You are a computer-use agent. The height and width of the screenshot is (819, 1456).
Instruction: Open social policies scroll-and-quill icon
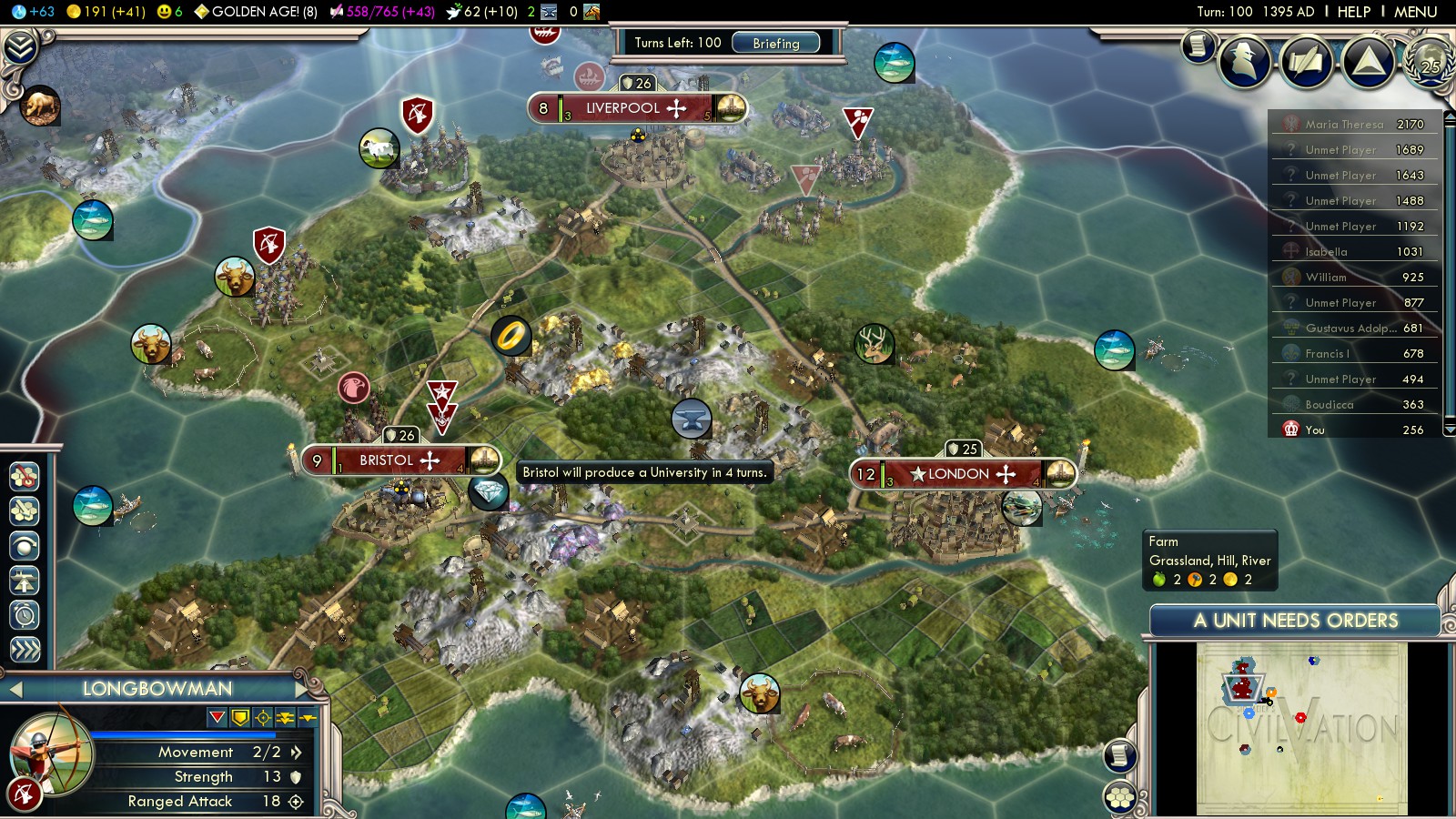pyautogui.click(x=1307, y=62)
